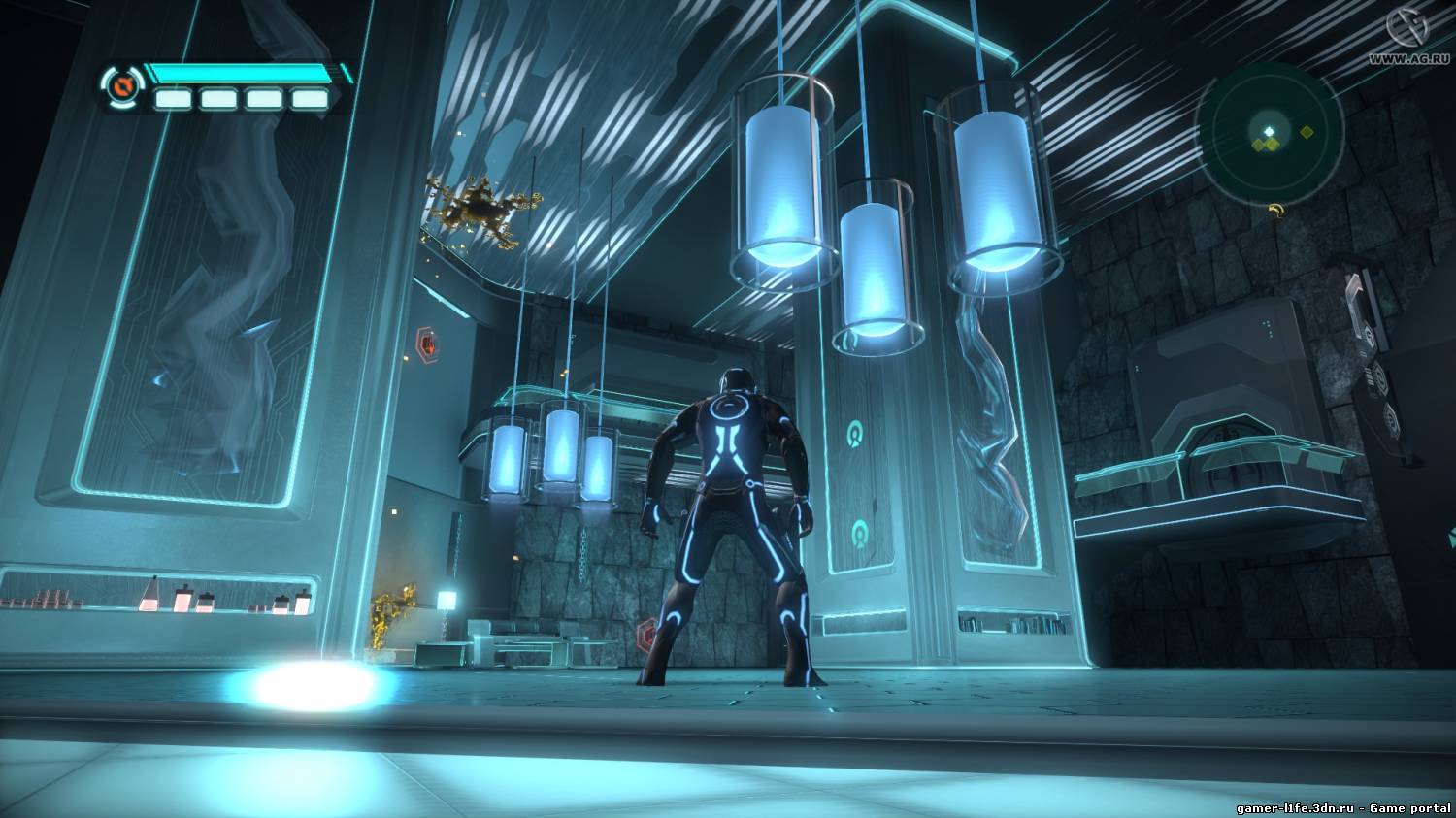Click the gamer-l1fe.3dn.ru Game portal watermark
This screenshot has width=1456, height=818.
[x=1343, y=807]
